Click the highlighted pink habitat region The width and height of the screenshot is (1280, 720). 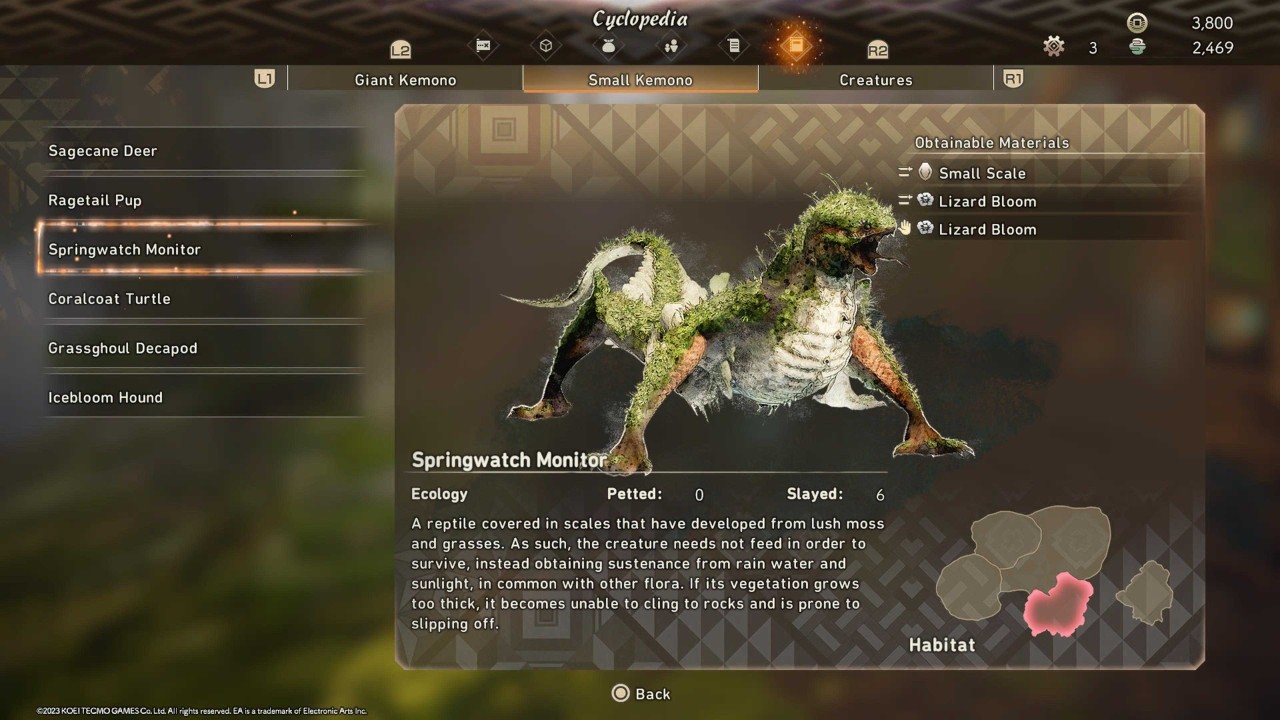(x=1058, y=605)
